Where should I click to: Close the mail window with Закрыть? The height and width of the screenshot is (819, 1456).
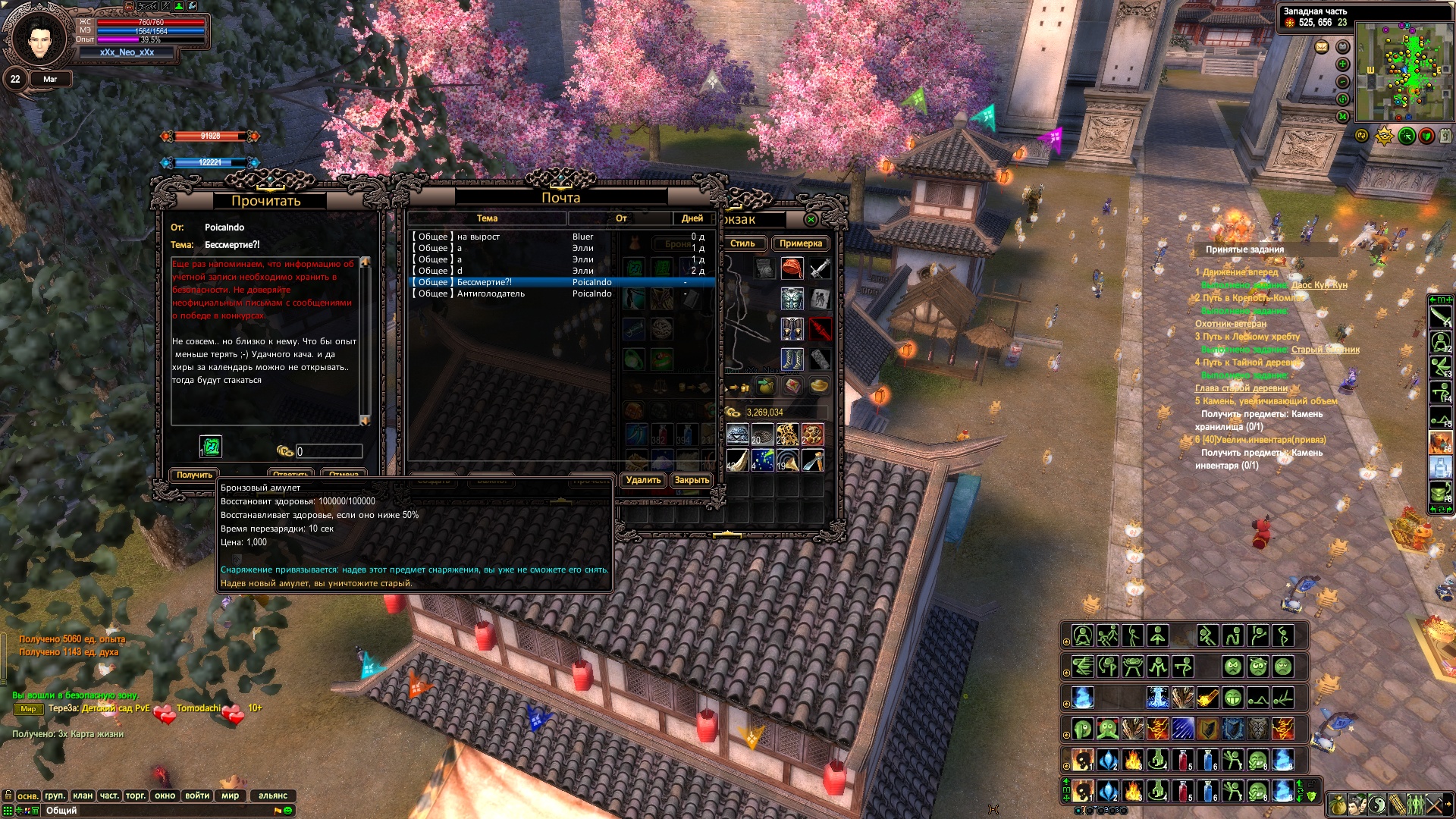click(x=692, y=480)
